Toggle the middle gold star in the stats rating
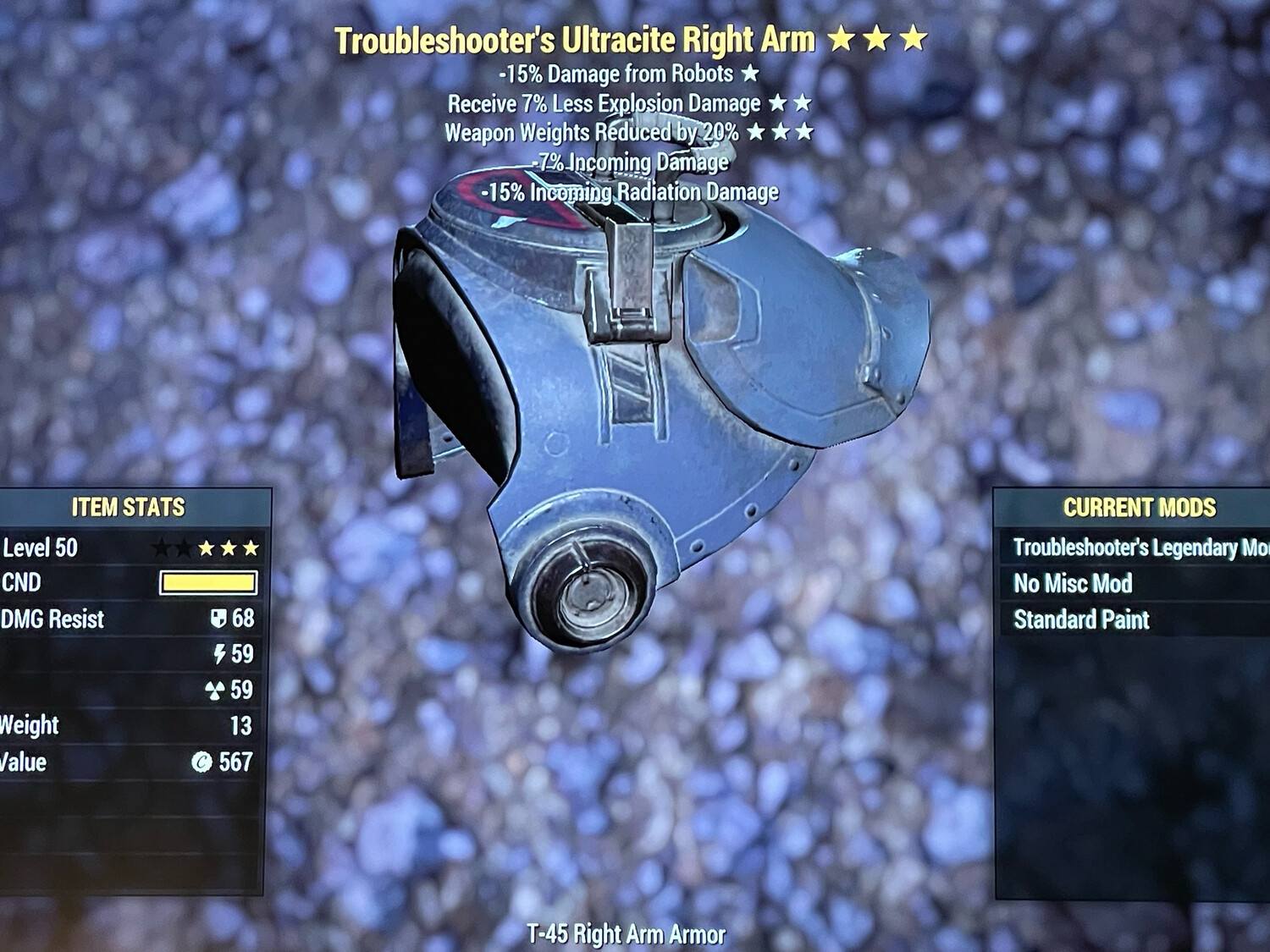This screenshot has height=952, width=1270. (x=229, y=548)
